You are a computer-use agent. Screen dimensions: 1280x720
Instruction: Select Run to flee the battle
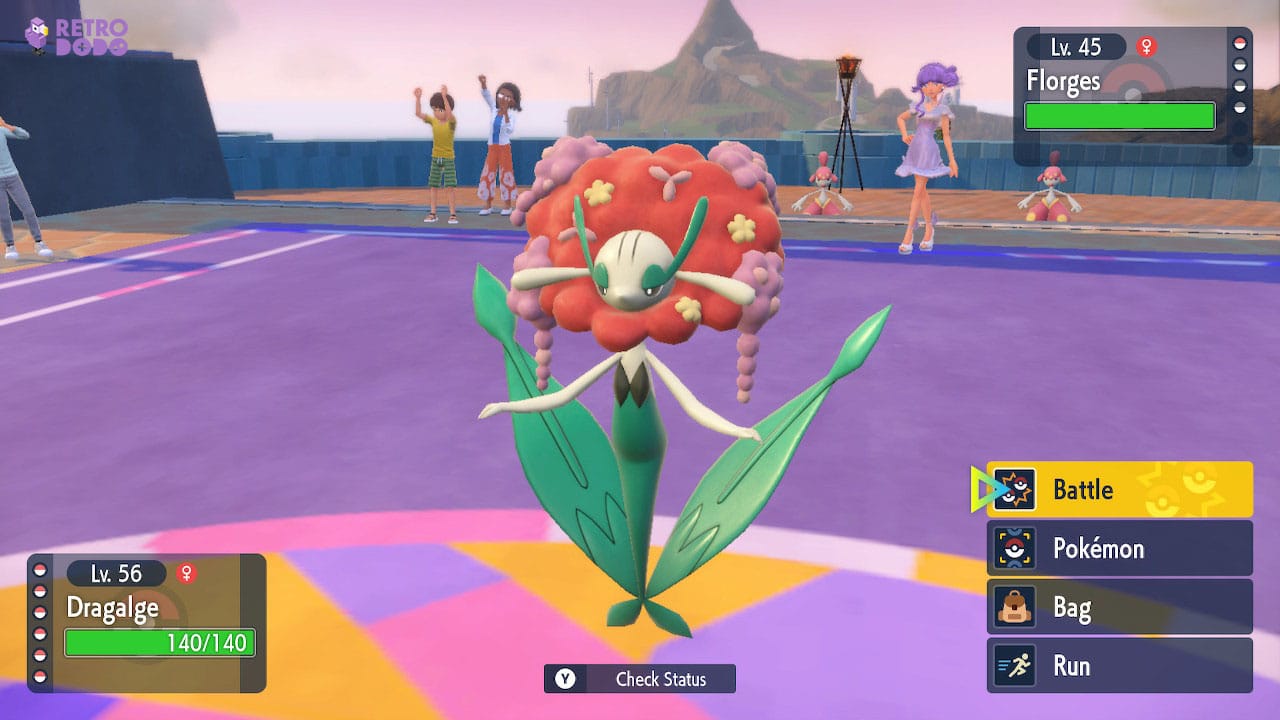[1119, 666]
